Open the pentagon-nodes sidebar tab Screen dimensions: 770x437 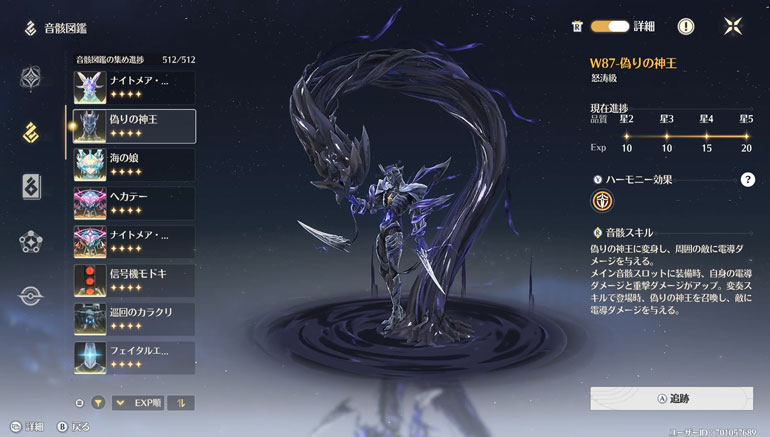[x=31, y=241]
